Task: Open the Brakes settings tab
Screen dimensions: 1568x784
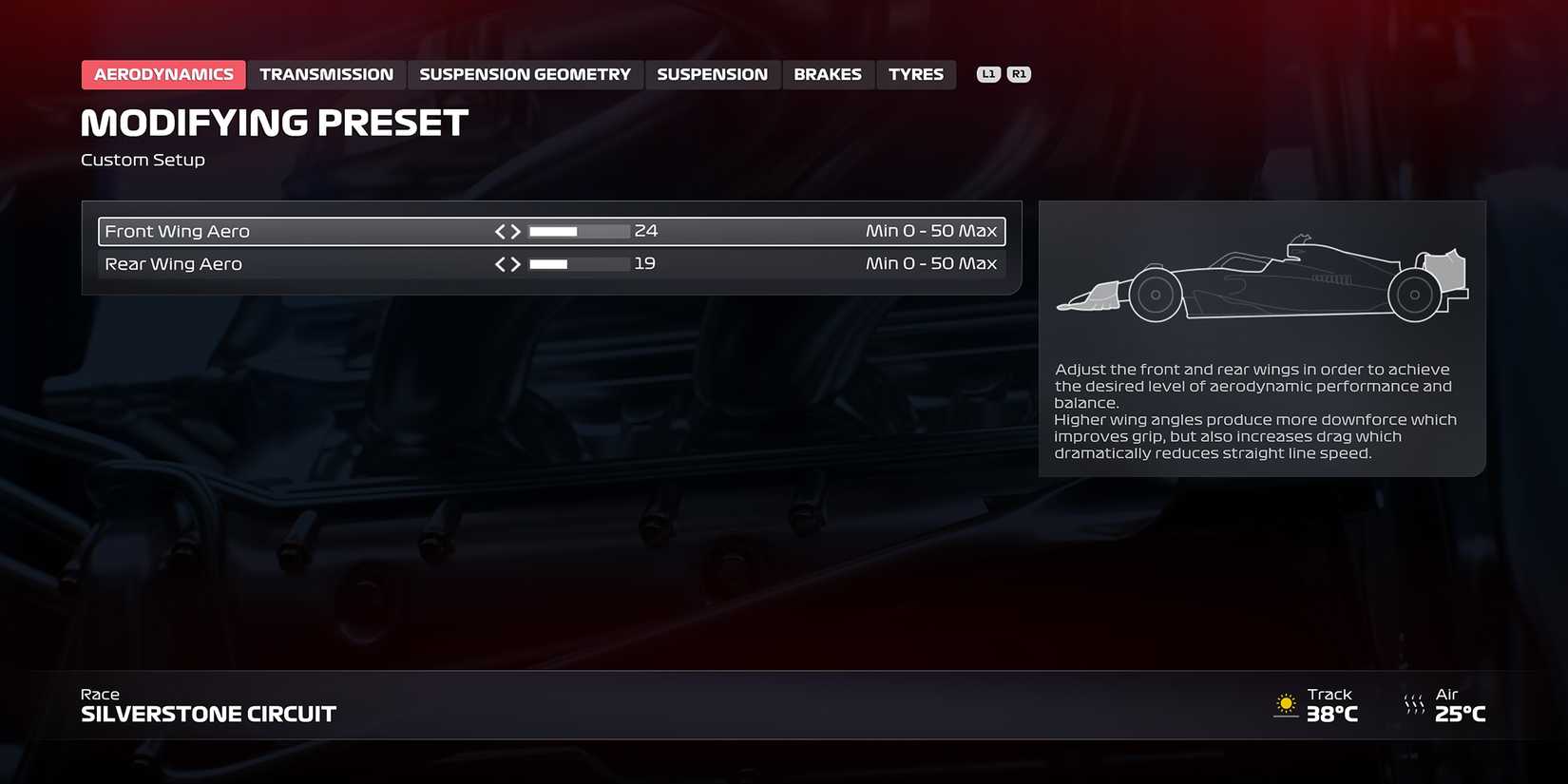Action: click(828, 73)
